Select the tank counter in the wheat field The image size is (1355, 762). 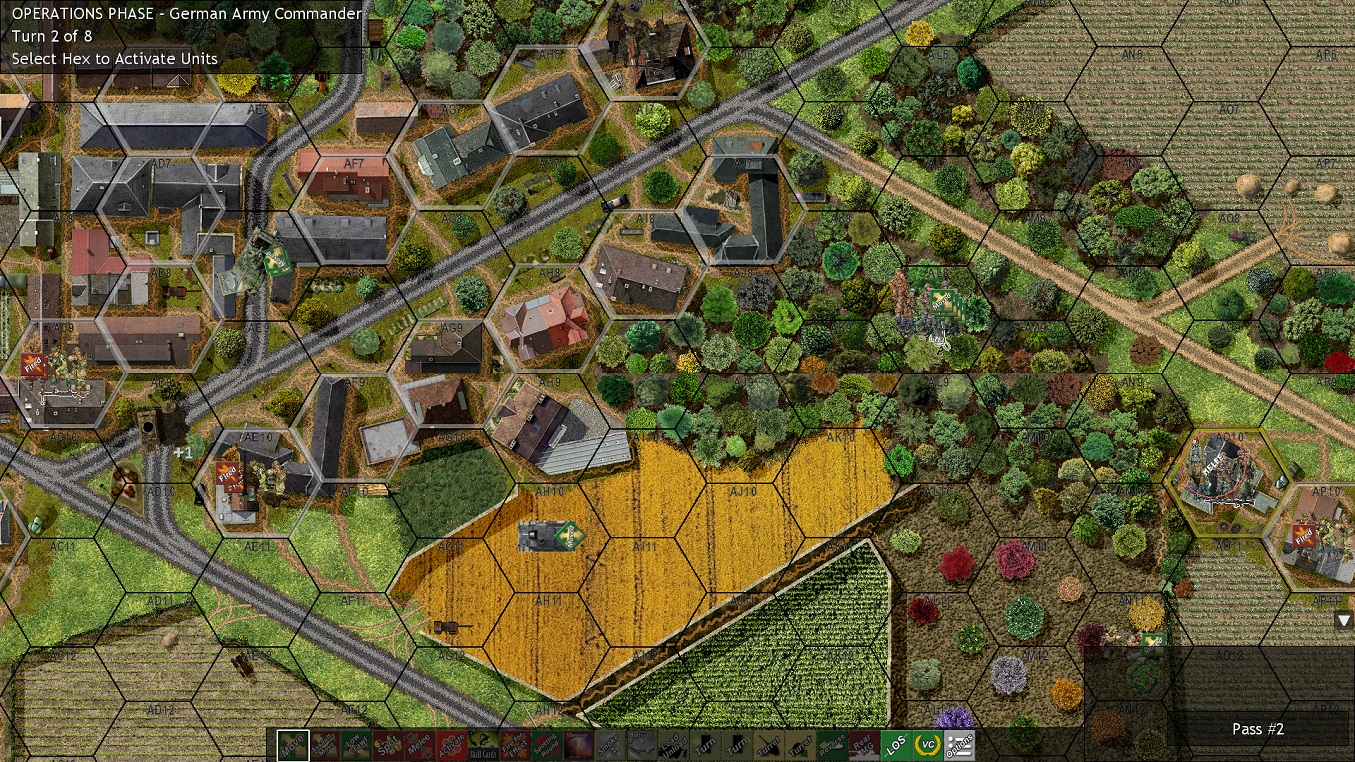coord(545,536)
